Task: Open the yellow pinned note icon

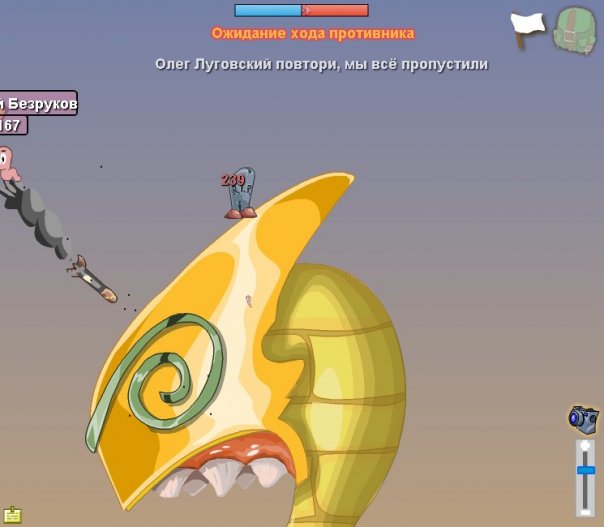Action: point(12,514)
